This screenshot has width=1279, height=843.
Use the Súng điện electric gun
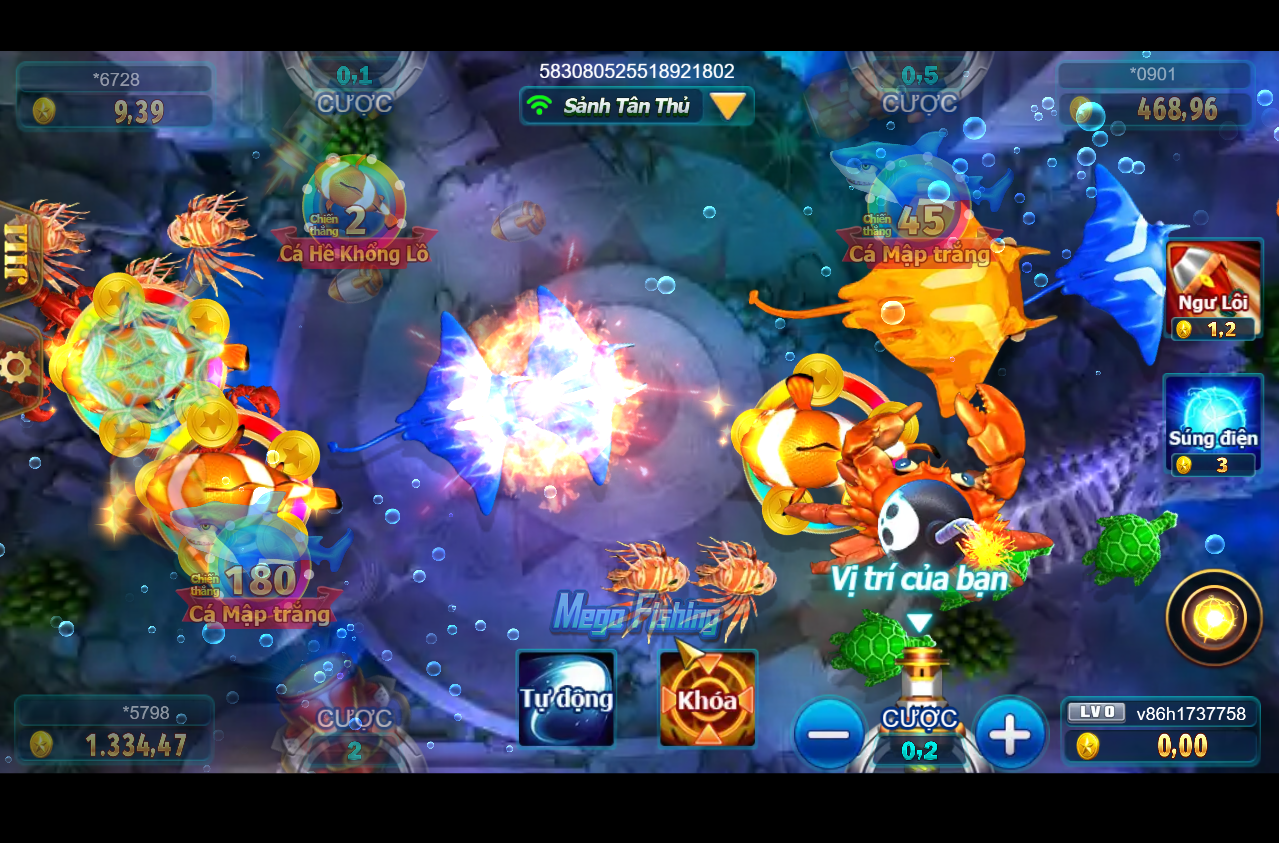click(1214, 425)
